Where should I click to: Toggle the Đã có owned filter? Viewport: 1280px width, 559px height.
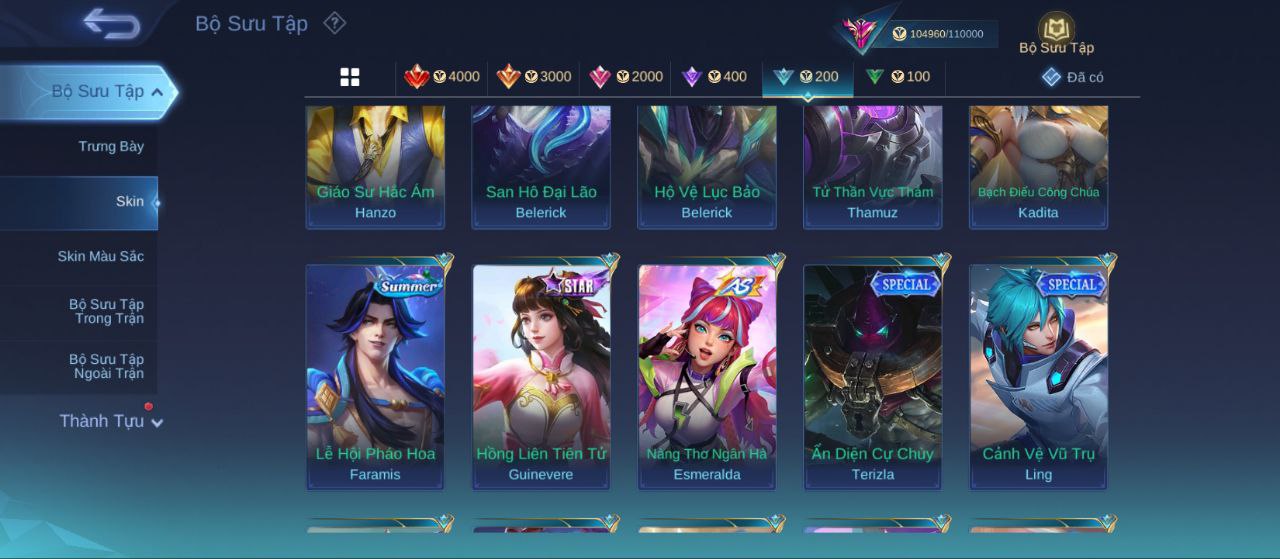point(1072,77)
